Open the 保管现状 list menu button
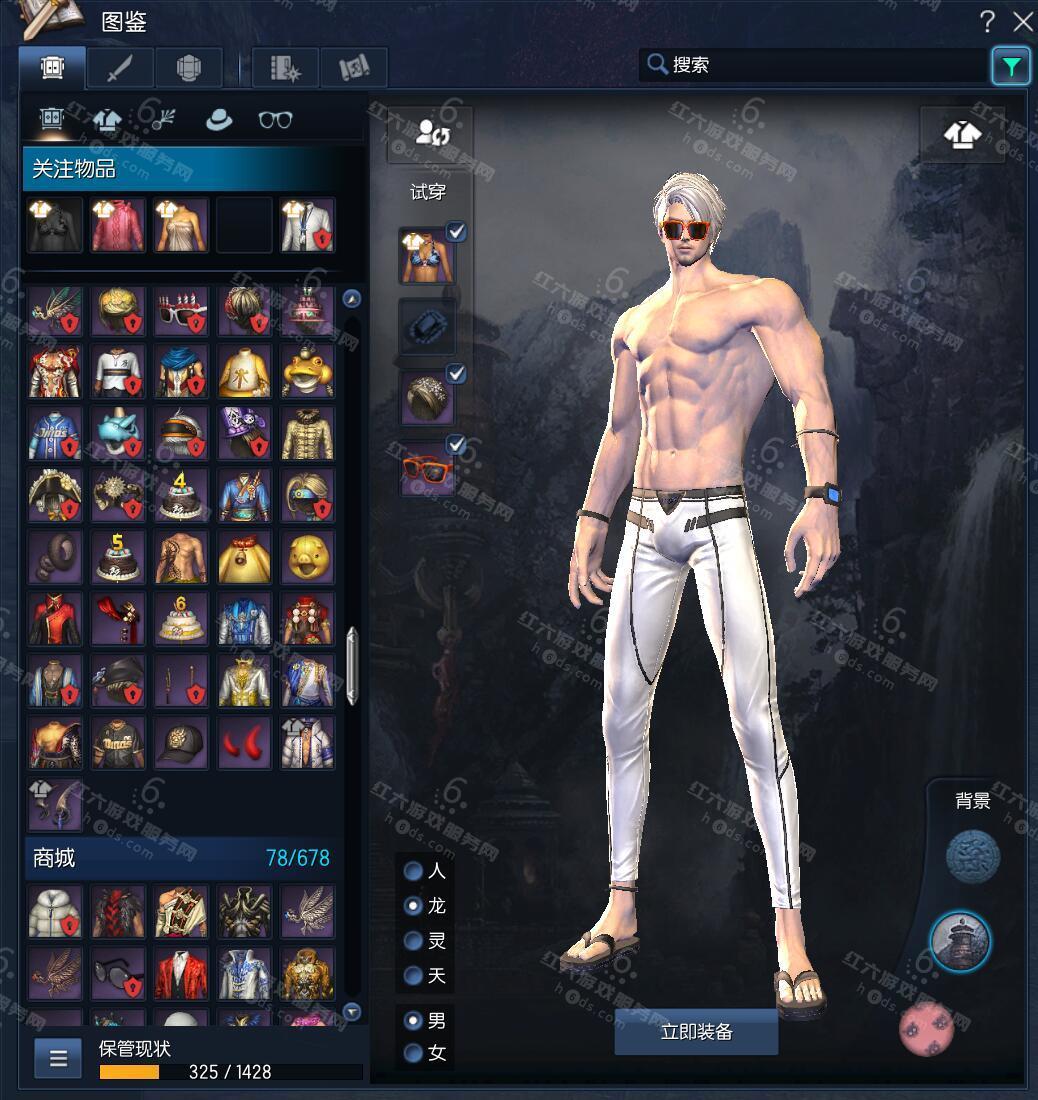The image size is (1038, 1100). (58, 1058)
